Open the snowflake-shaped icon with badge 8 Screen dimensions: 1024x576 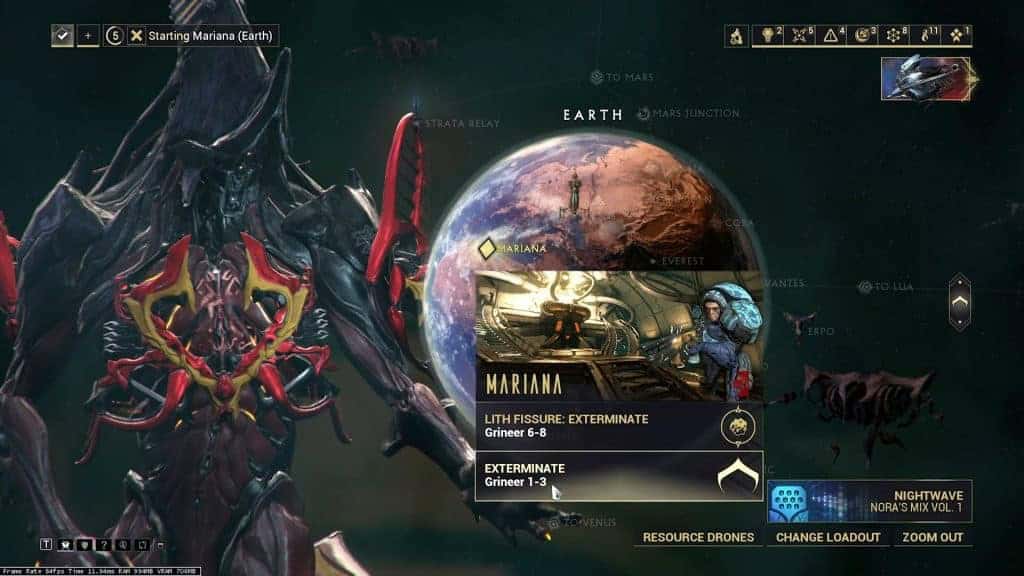pyautogui.click(x=894, y=36)
